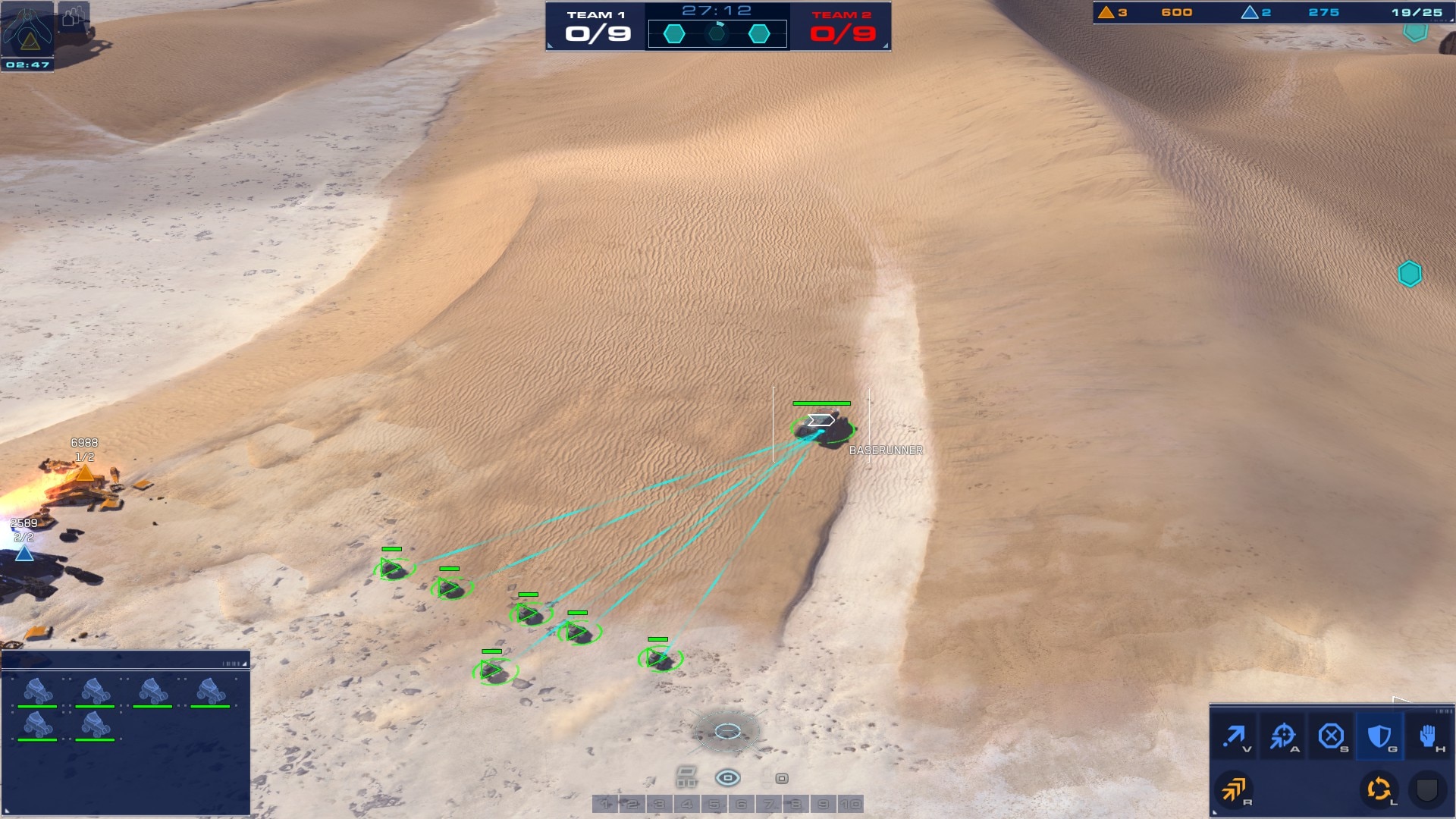Click the unit roster button beside carrier portrait
Screen dimensions: 1456x819
coord(74,15)
